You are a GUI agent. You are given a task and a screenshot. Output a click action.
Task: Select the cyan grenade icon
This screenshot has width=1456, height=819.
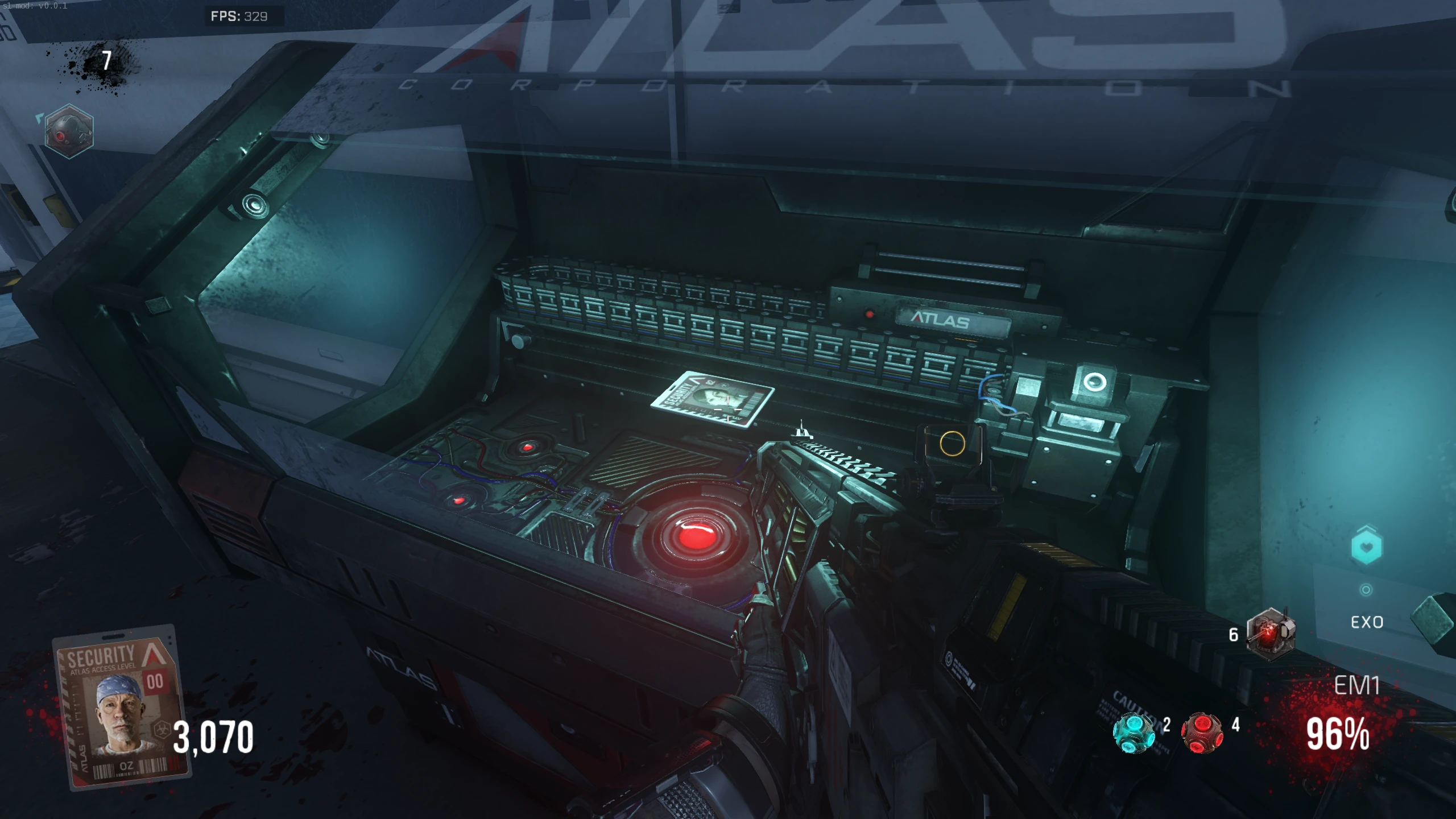[1134, 733]
